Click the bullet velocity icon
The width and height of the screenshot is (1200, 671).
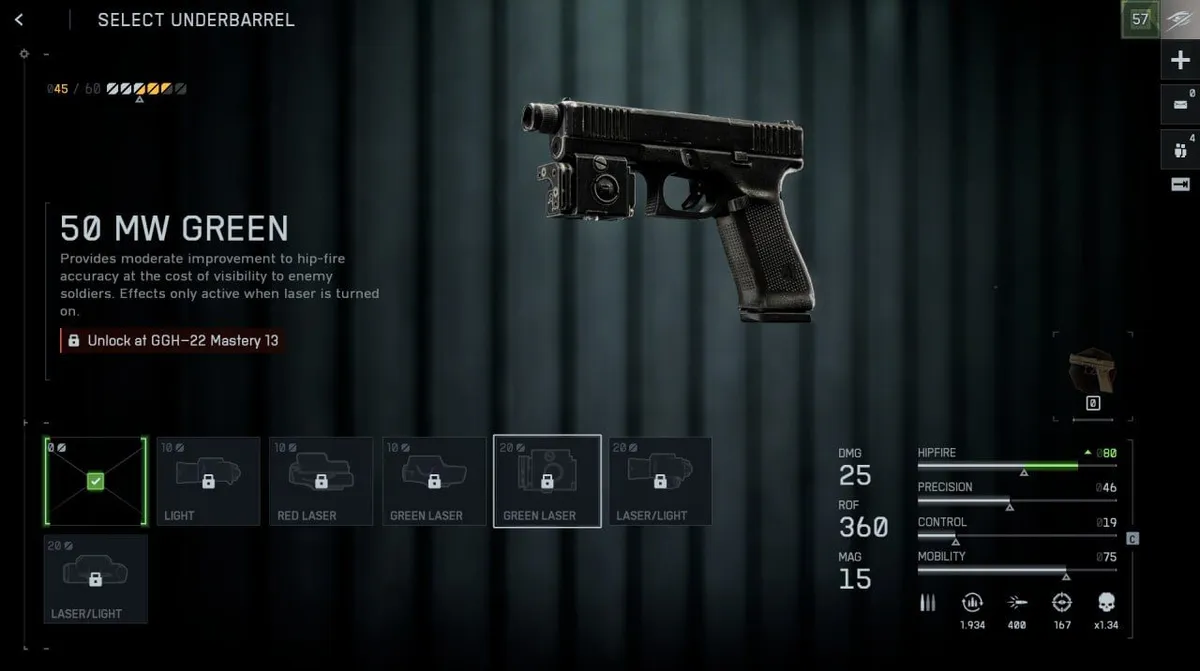(1017, 603)
